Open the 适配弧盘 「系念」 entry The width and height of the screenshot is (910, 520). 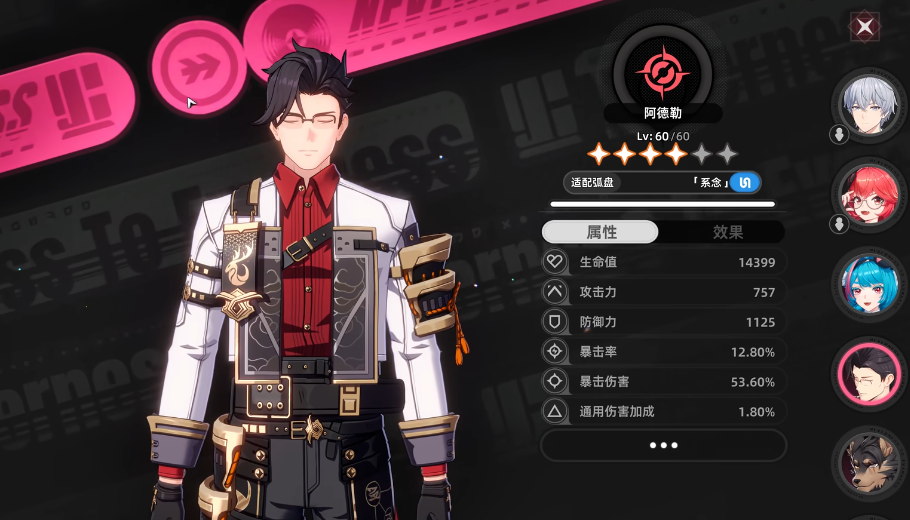tap(663, 182)
